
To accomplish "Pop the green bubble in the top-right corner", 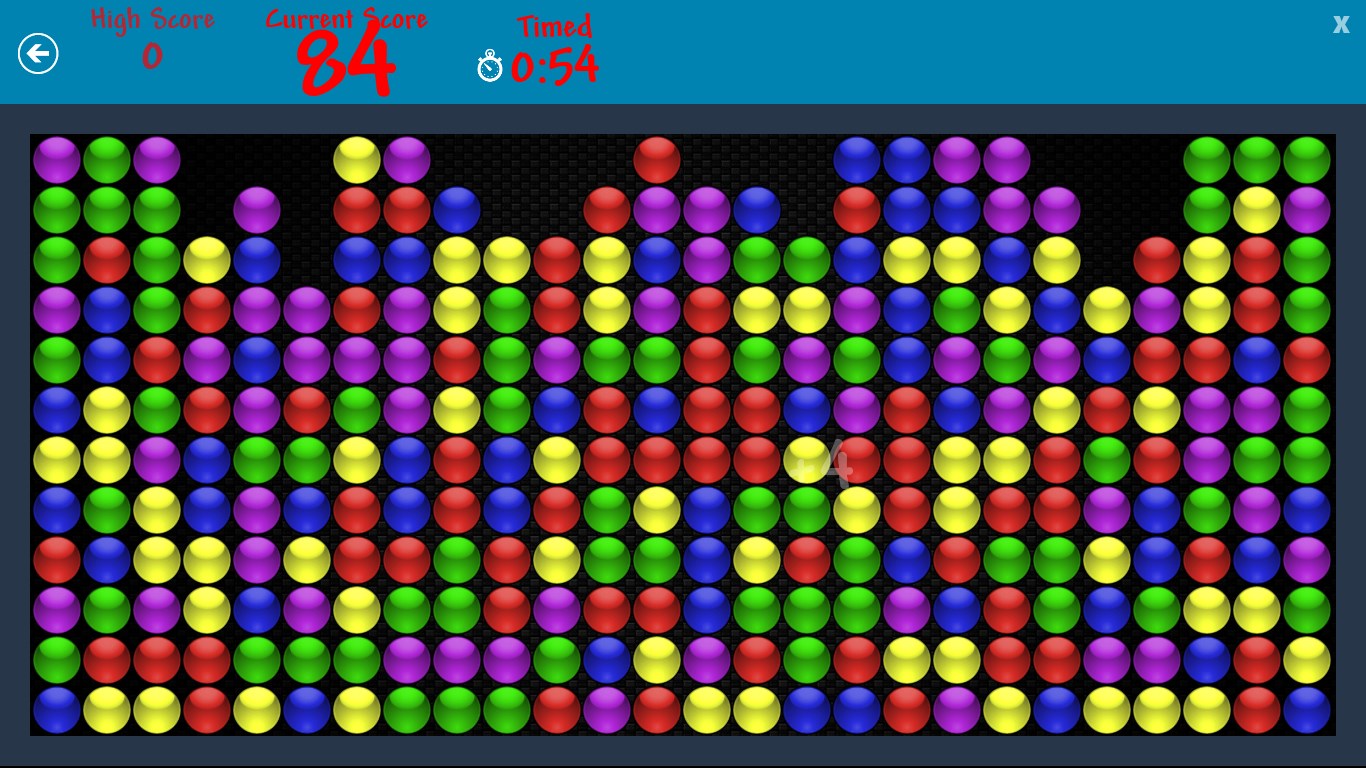I will tap(1306, 159).
